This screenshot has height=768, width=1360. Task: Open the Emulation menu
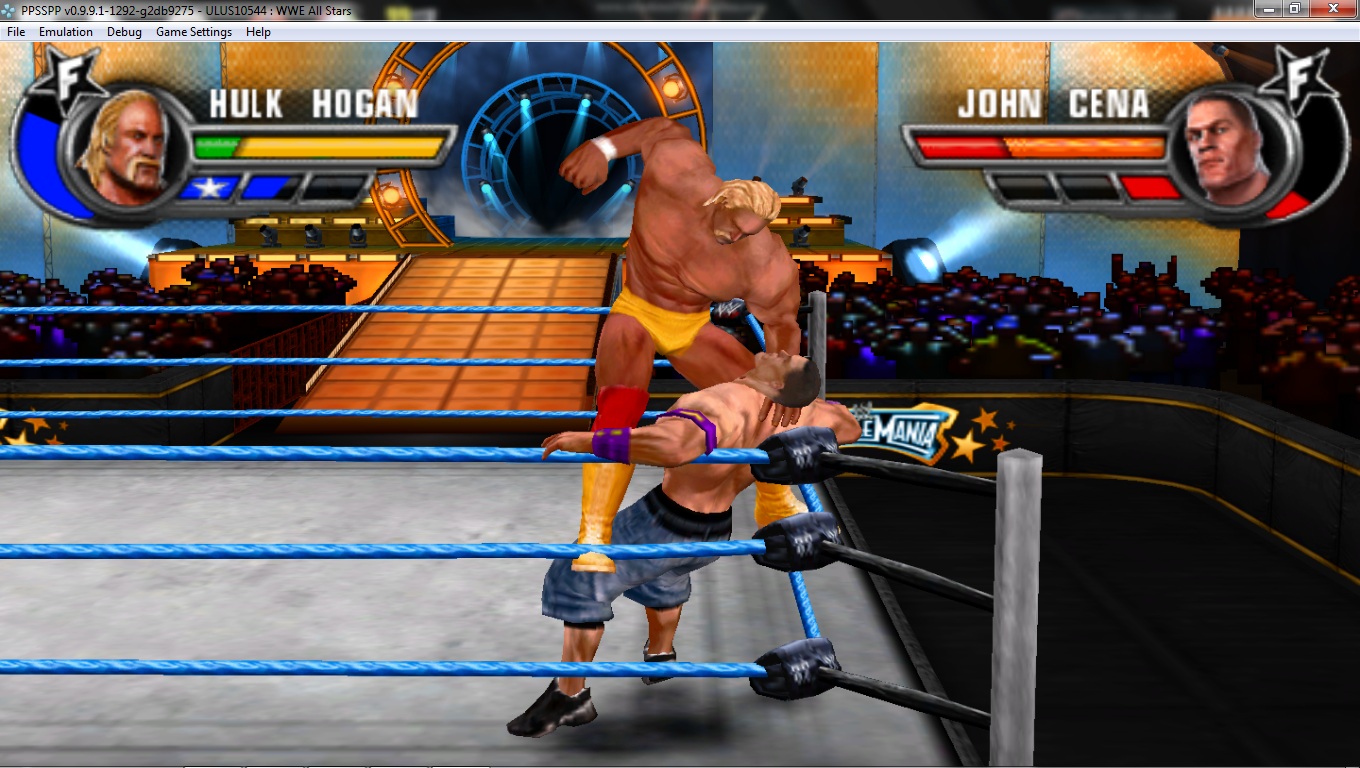pyautogui.click(x=66, y=32)
